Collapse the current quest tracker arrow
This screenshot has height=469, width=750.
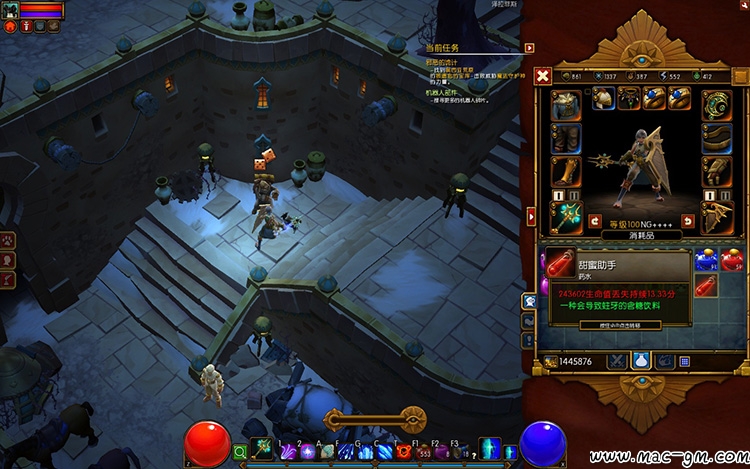coord(529,47)
